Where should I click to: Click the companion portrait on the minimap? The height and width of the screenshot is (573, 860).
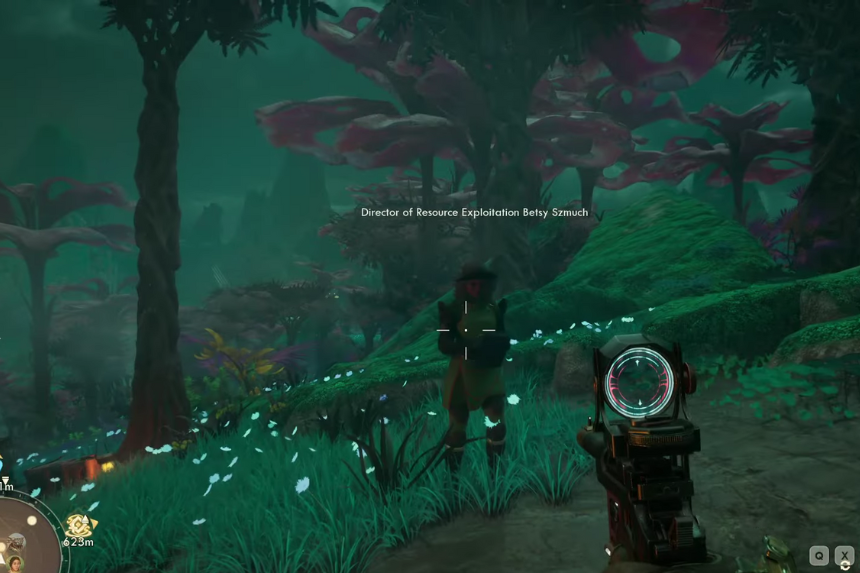coord(16,563)
